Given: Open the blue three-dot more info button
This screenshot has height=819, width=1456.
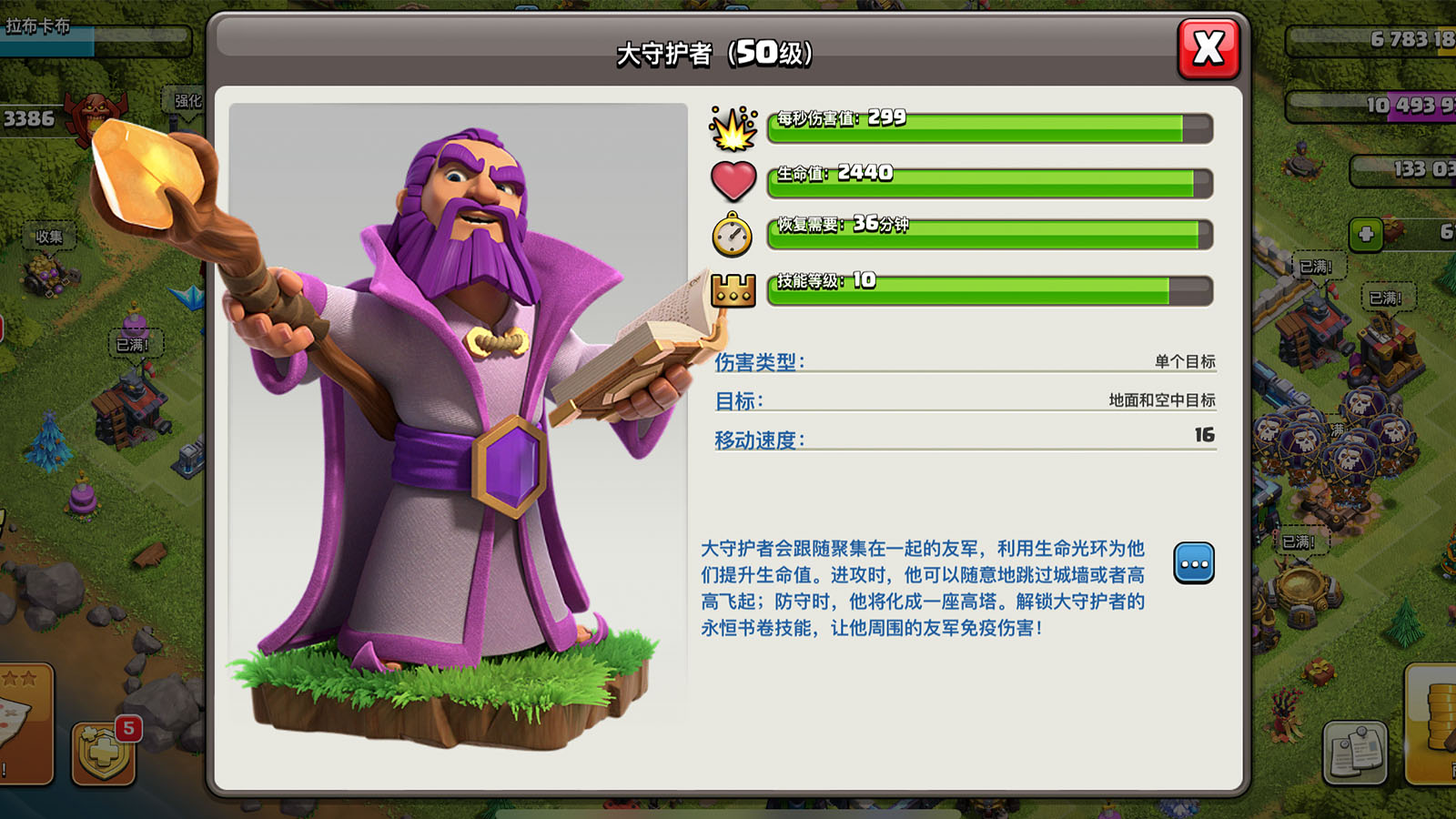Looking at the screenshot, I should [1194, 563].
